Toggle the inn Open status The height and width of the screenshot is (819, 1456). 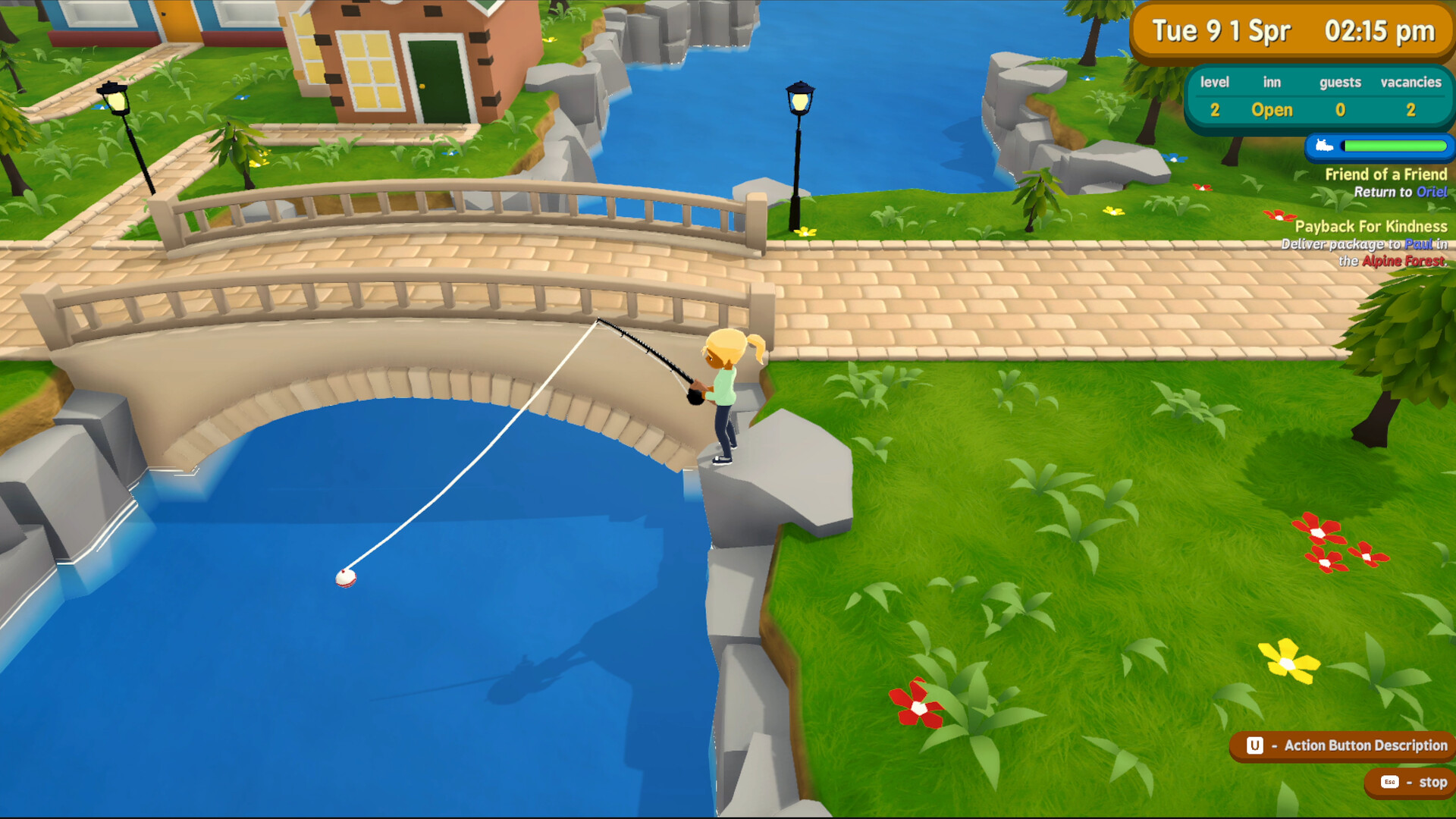pyautogui.click(x=1272, y=110)
